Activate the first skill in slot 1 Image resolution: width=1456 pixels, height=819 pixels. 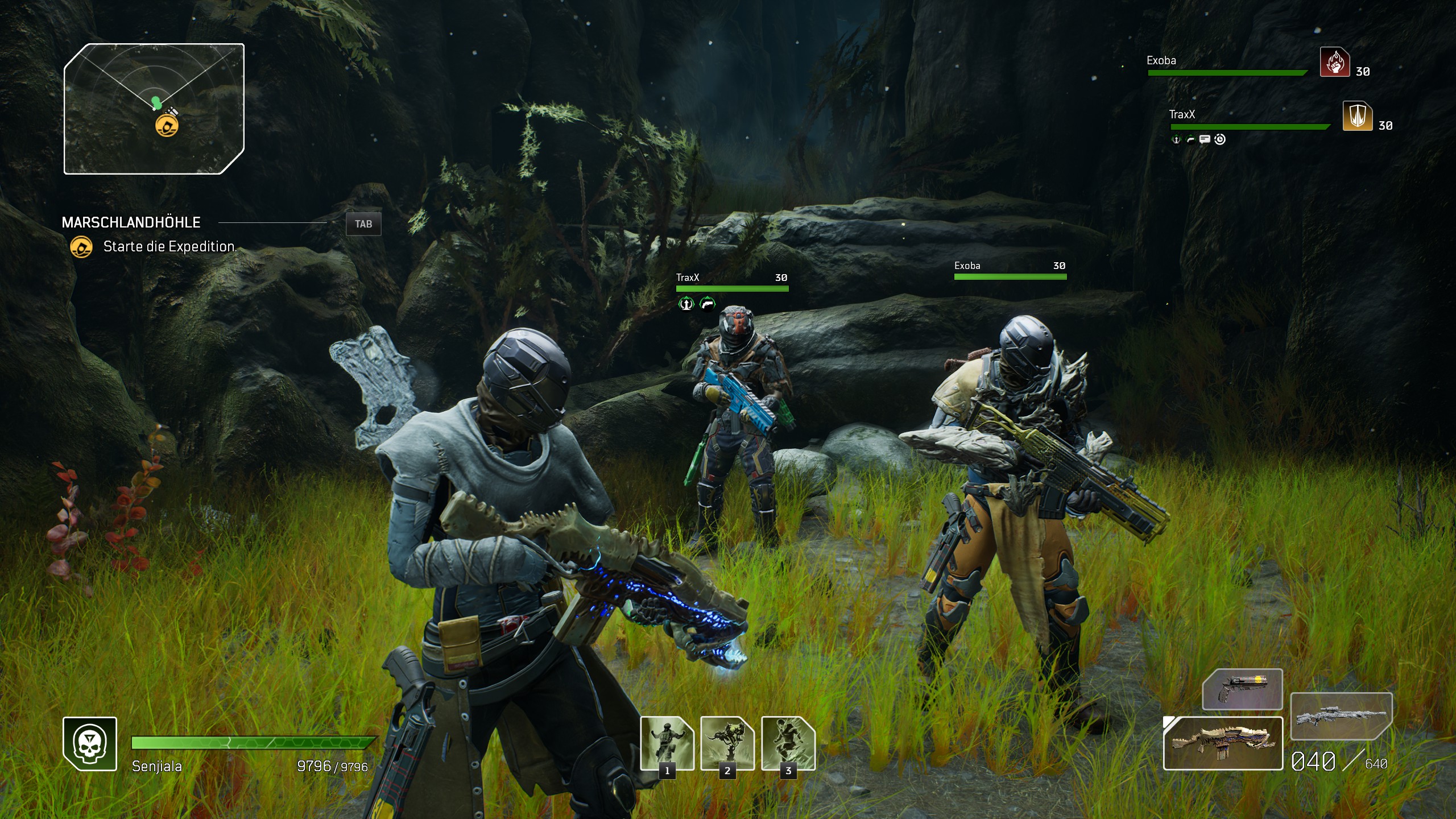667,742
